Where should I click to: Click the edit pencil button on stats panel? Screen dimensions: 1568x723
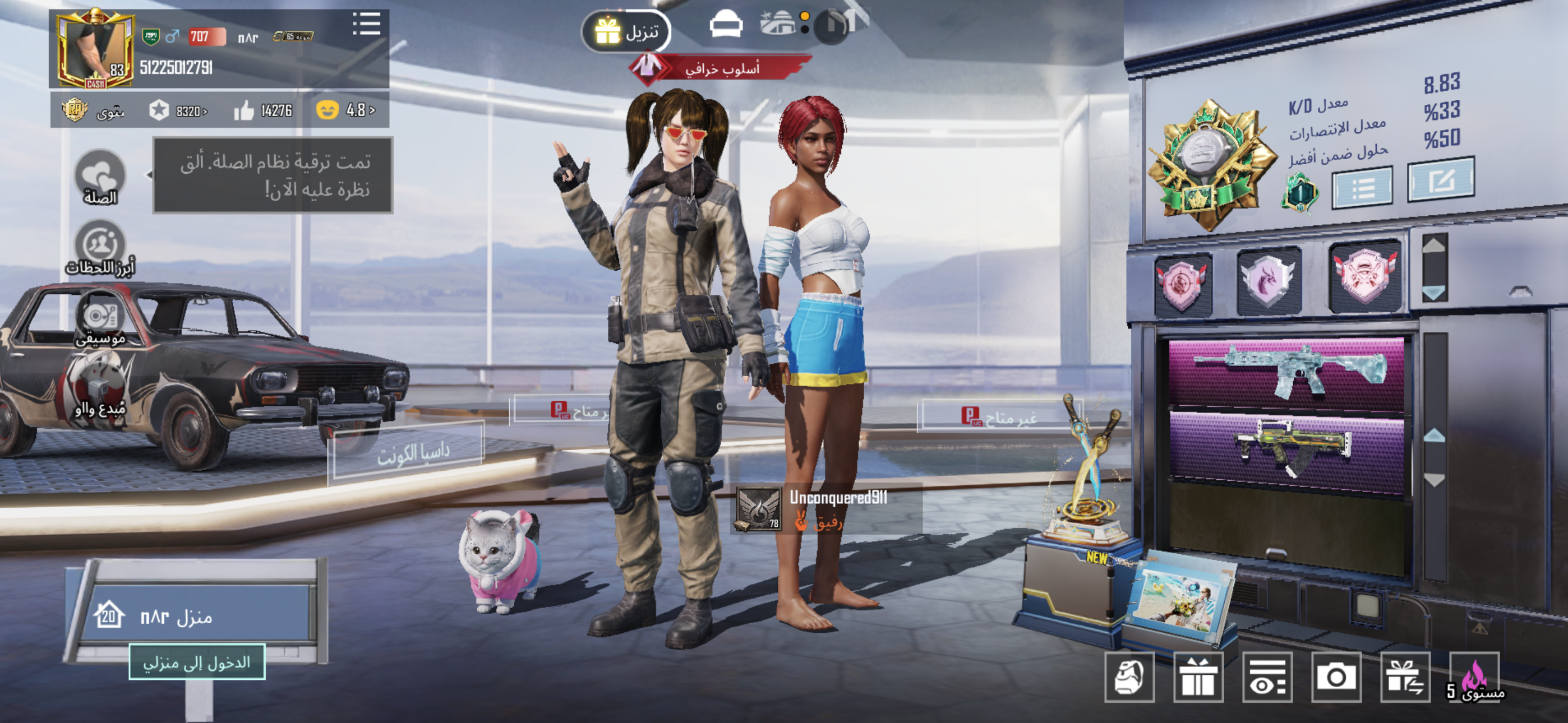click(x=1440, y=179)
